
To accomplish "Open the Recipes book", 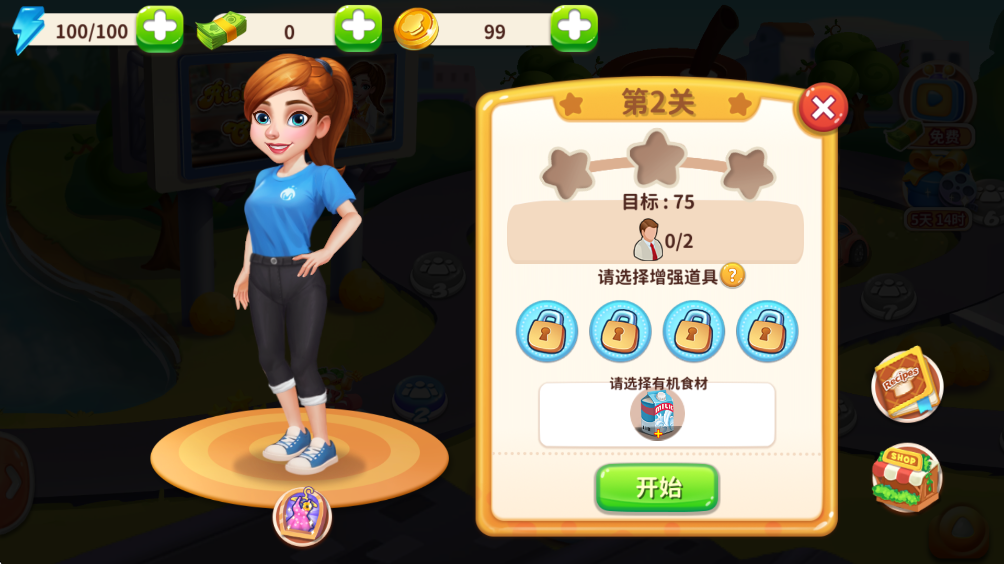I will (906, 386).
